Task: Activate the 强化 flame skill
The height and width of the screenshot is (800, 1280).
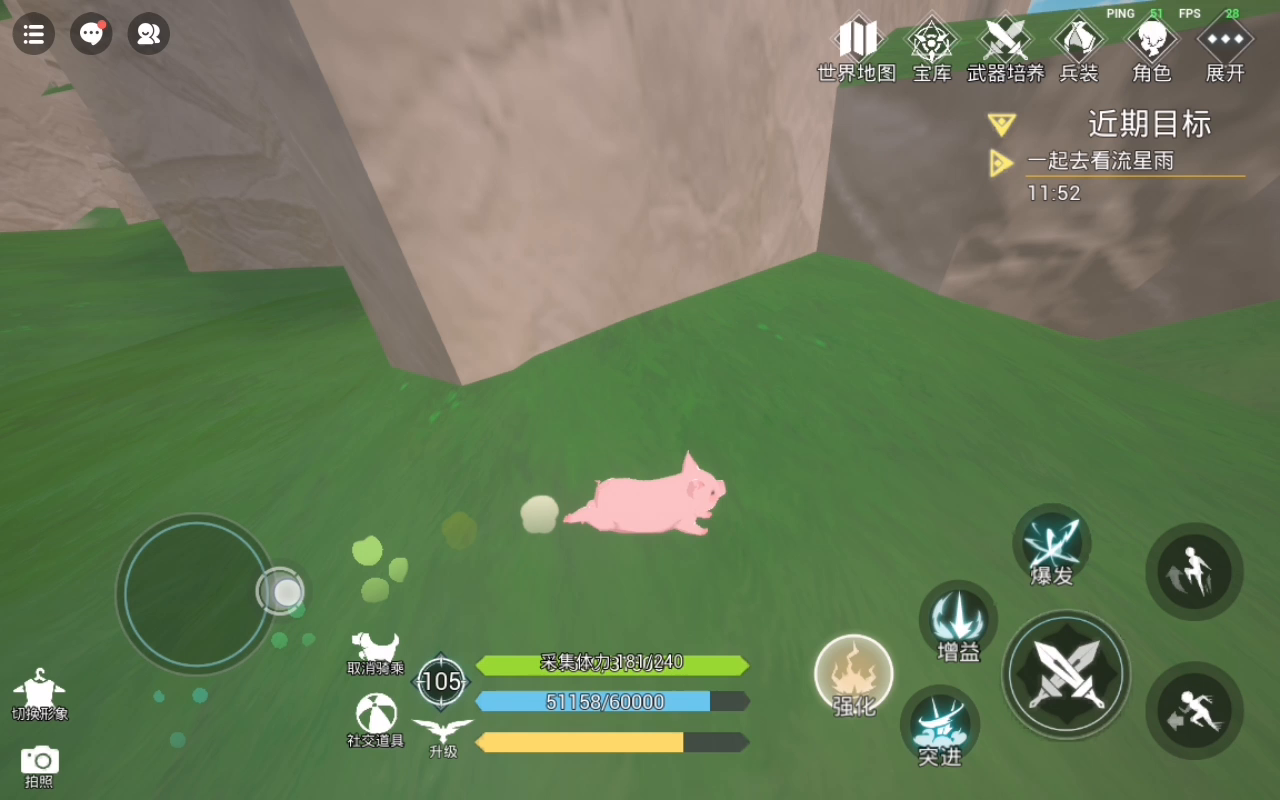Action: click(854, 675)
